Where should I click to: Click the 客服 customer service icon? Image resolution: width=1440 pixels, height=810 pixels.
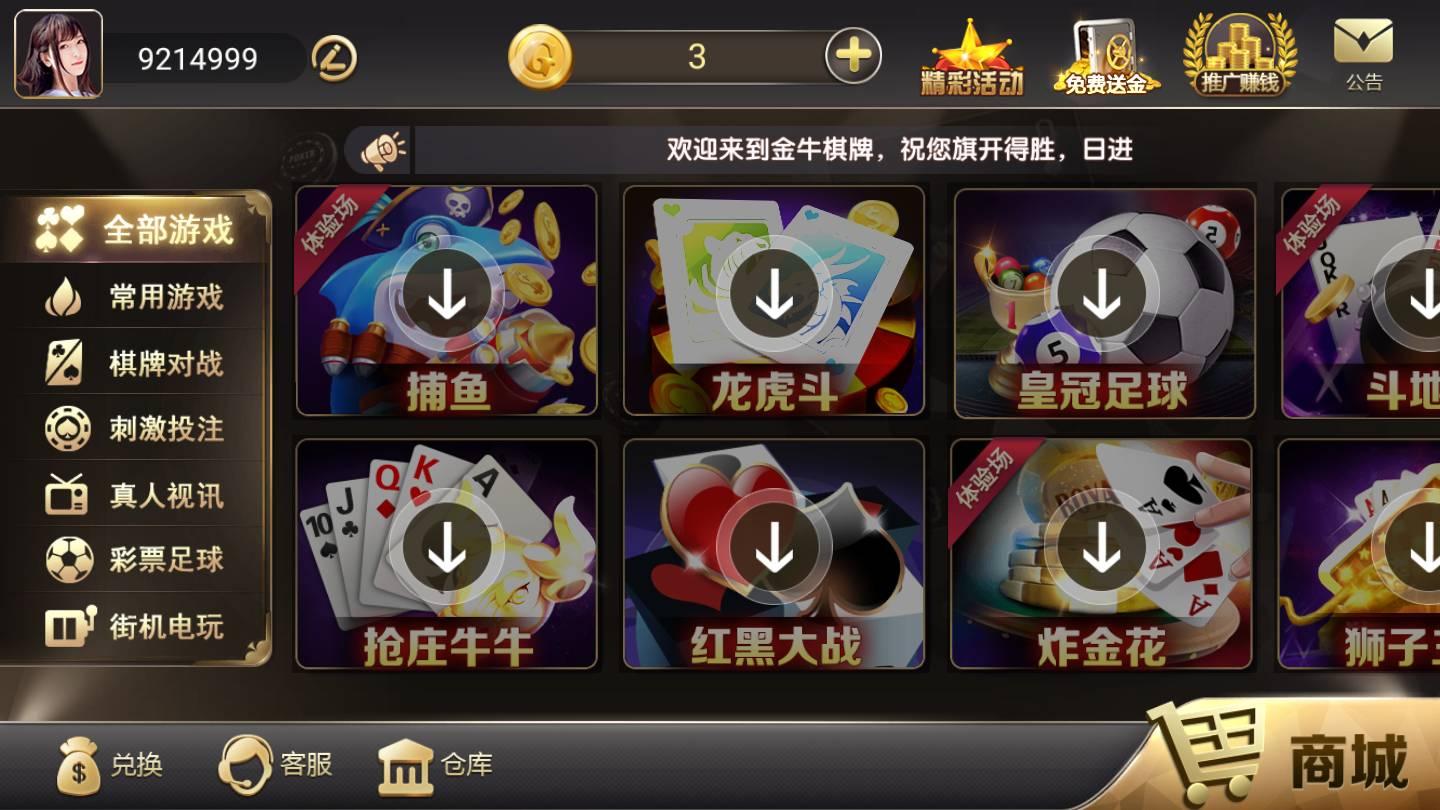coord(247,767)
